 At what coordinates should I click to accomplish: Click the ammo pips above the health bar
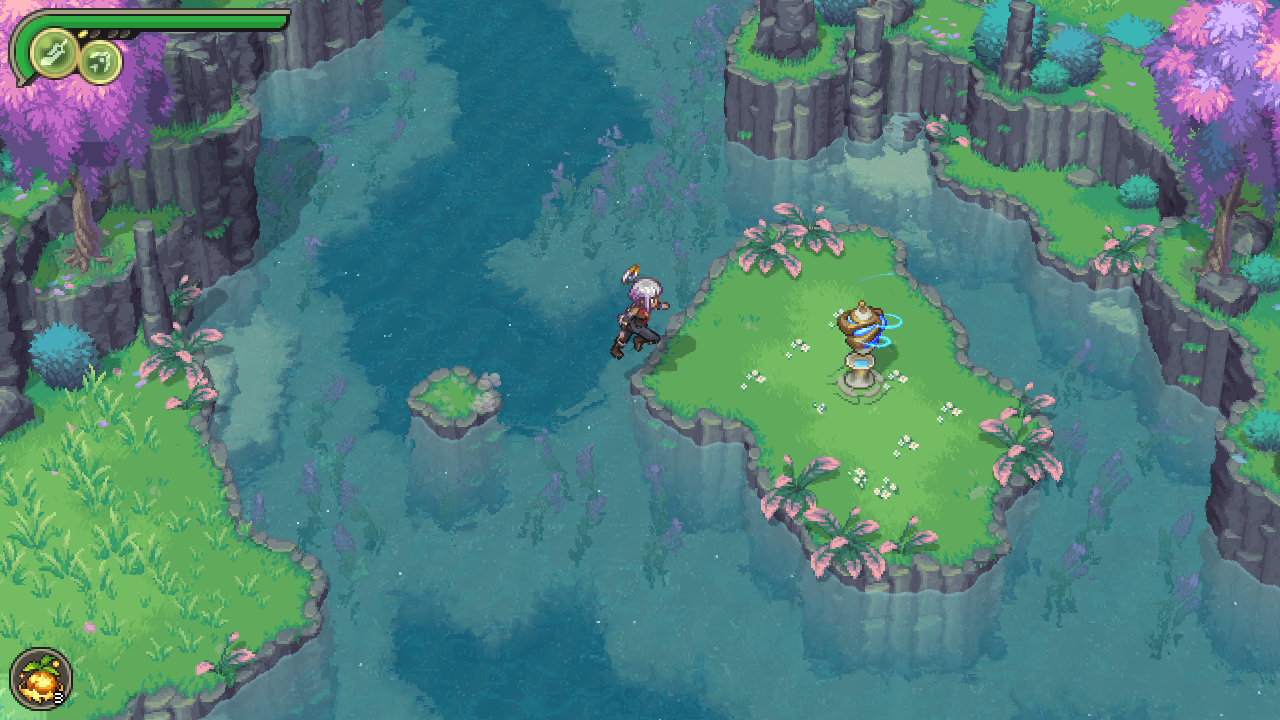[110, 33]
